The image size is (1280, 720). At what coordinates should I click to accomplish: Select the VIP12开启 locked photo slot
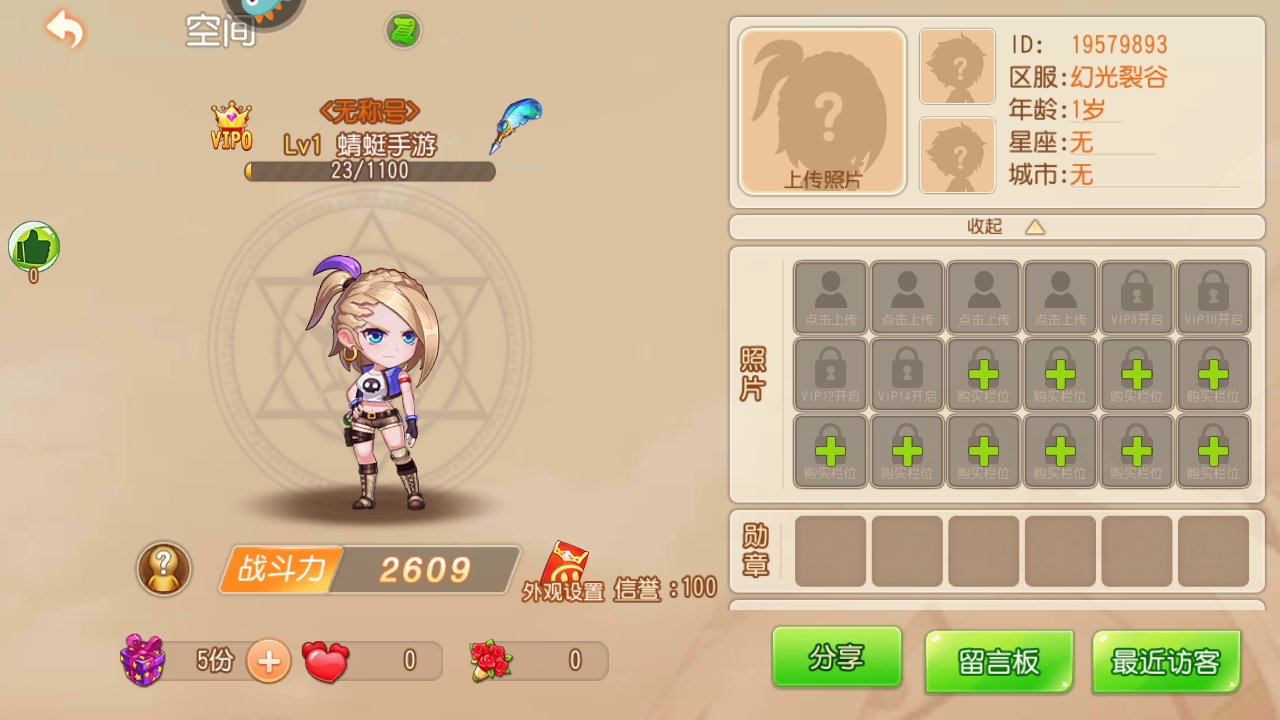(830, 374)
